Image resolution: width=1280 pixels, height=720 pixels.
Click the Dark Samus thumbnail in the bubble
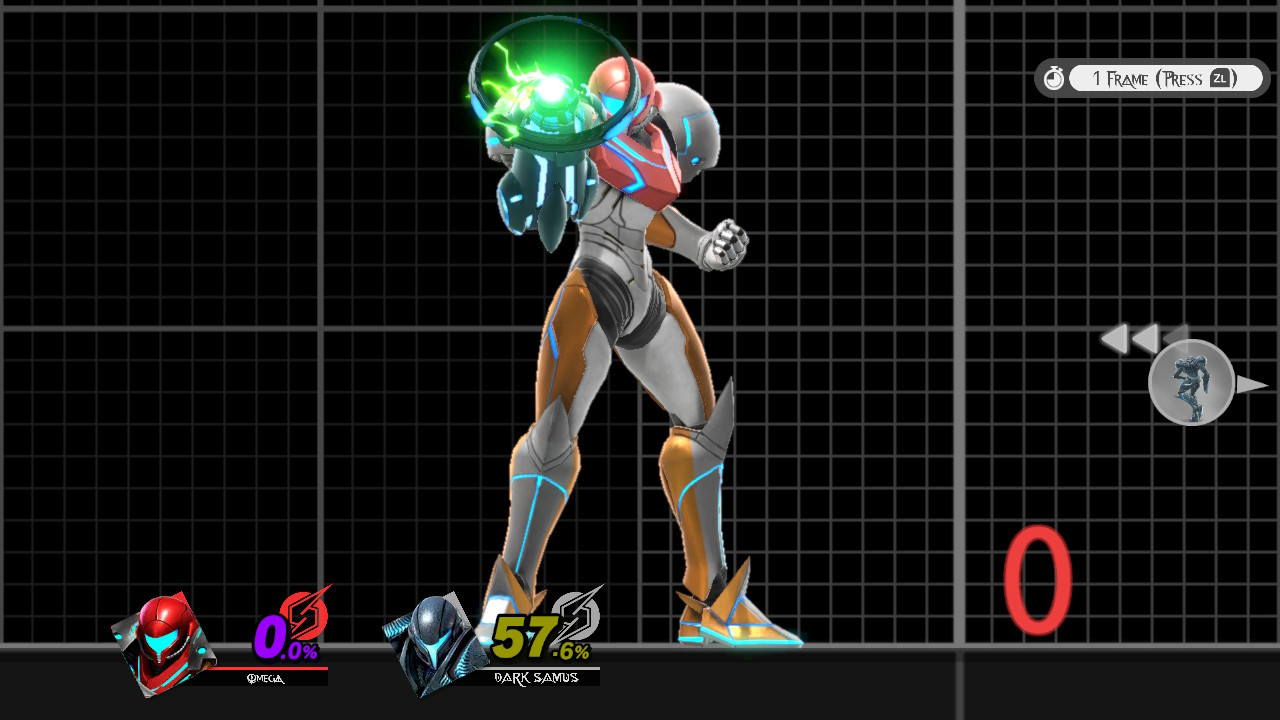1192,385
